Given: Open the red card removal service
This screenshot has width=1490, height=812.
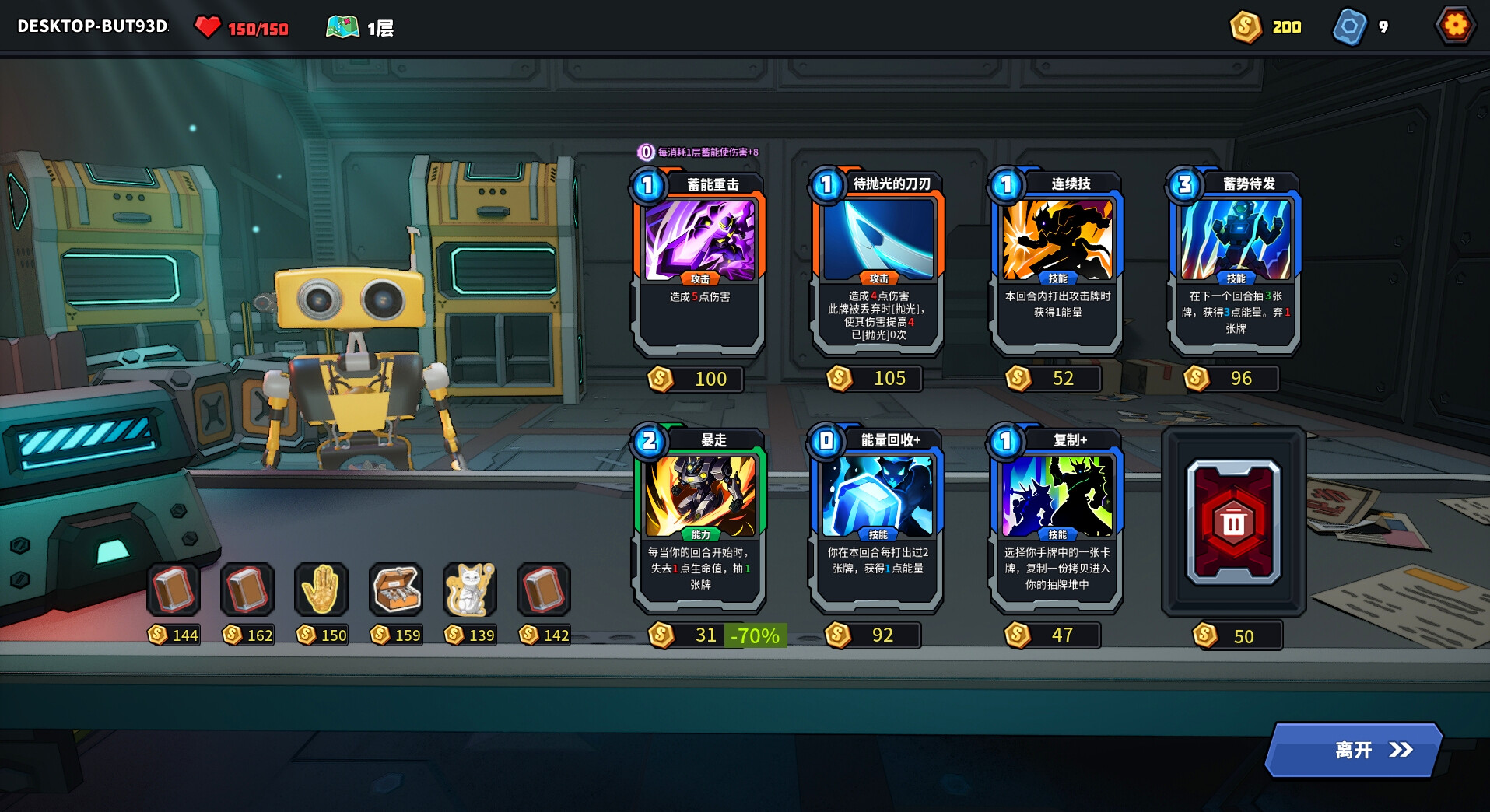Looking at the screenshot, I should (x=1233, y=521).
